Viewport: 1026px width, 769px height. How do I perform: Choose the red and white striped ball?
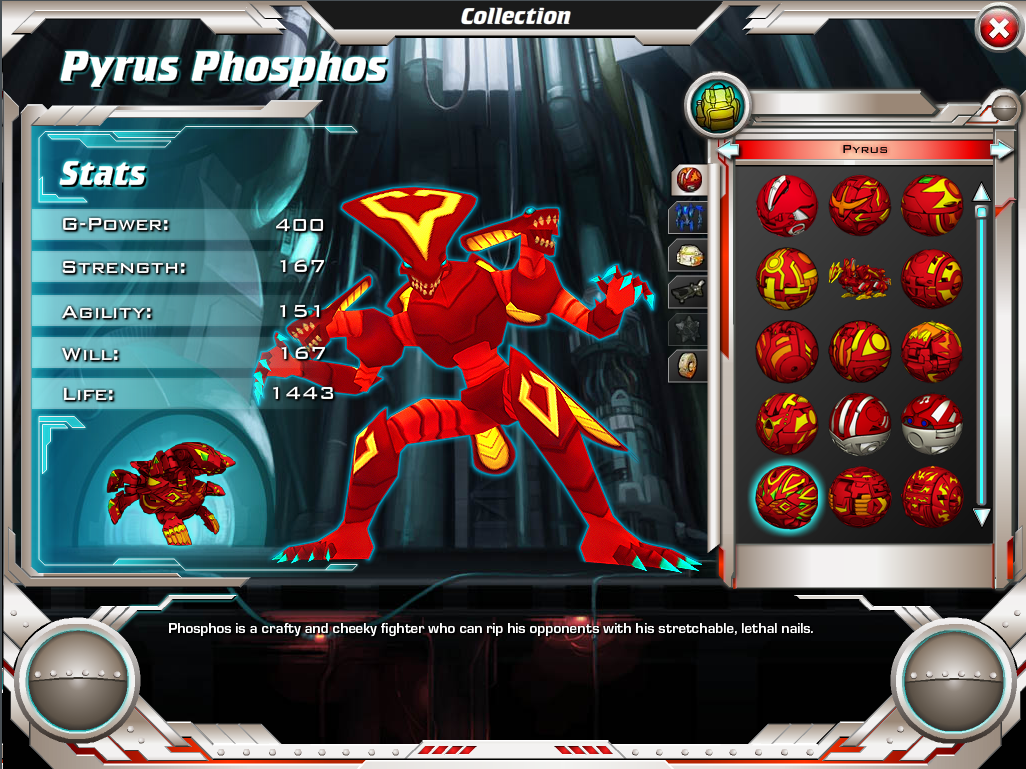(x=859, y=423)
